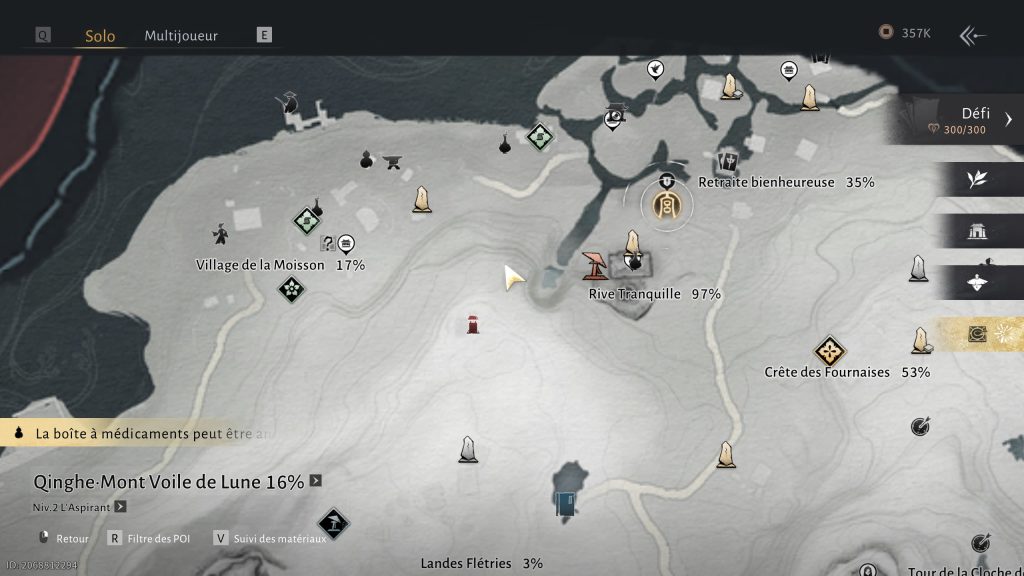Screen dimensions: 1024x576
Task: Switch to the Solo tab
Action: point(100,36)
